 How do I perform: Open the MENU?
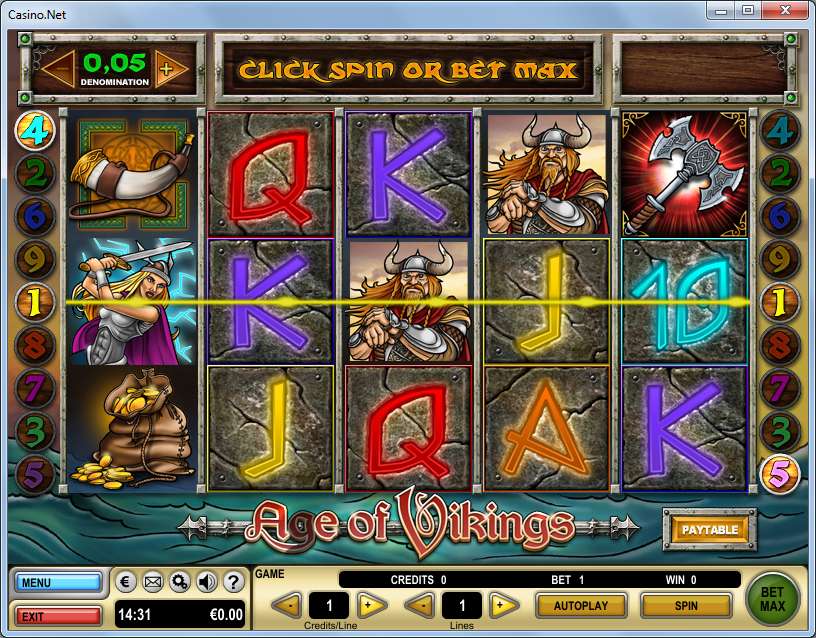click(x=58, y=582)
